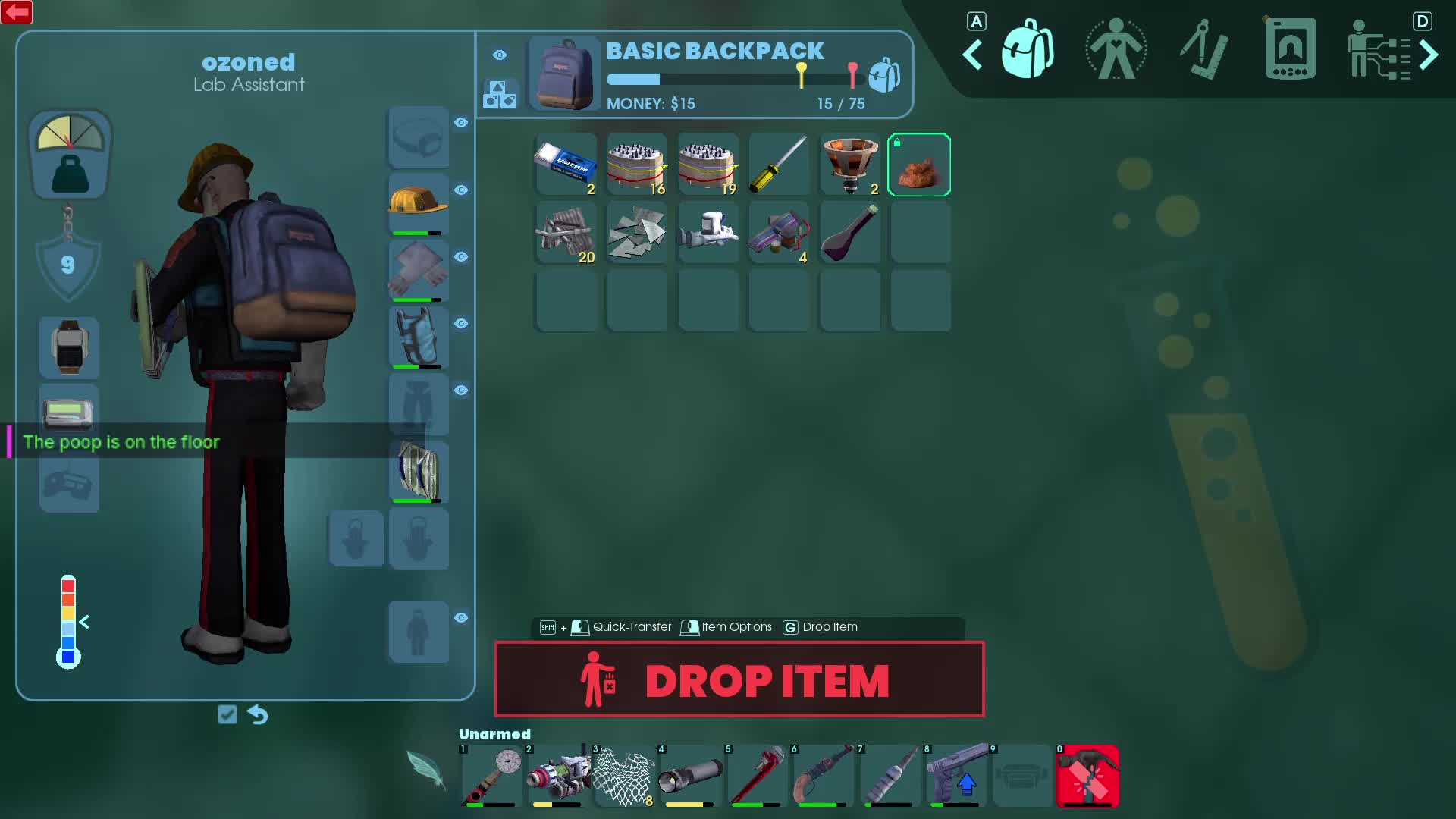
Task: Open the compass and ruler crafting tab
Action: click(x=1203, y=50)
